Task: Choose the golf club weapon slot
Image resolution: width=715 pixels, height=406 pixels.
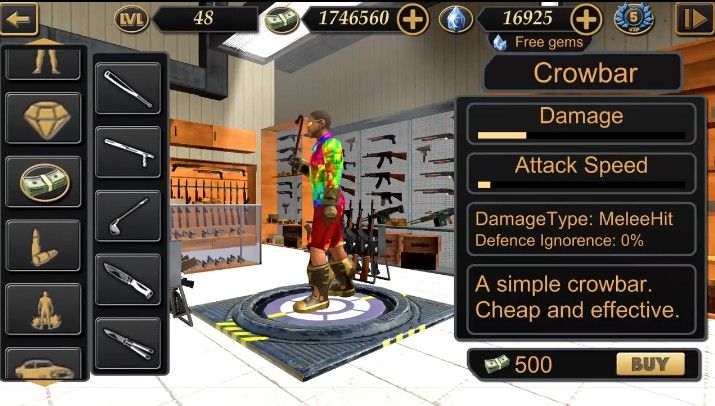Action: [128, 216]
